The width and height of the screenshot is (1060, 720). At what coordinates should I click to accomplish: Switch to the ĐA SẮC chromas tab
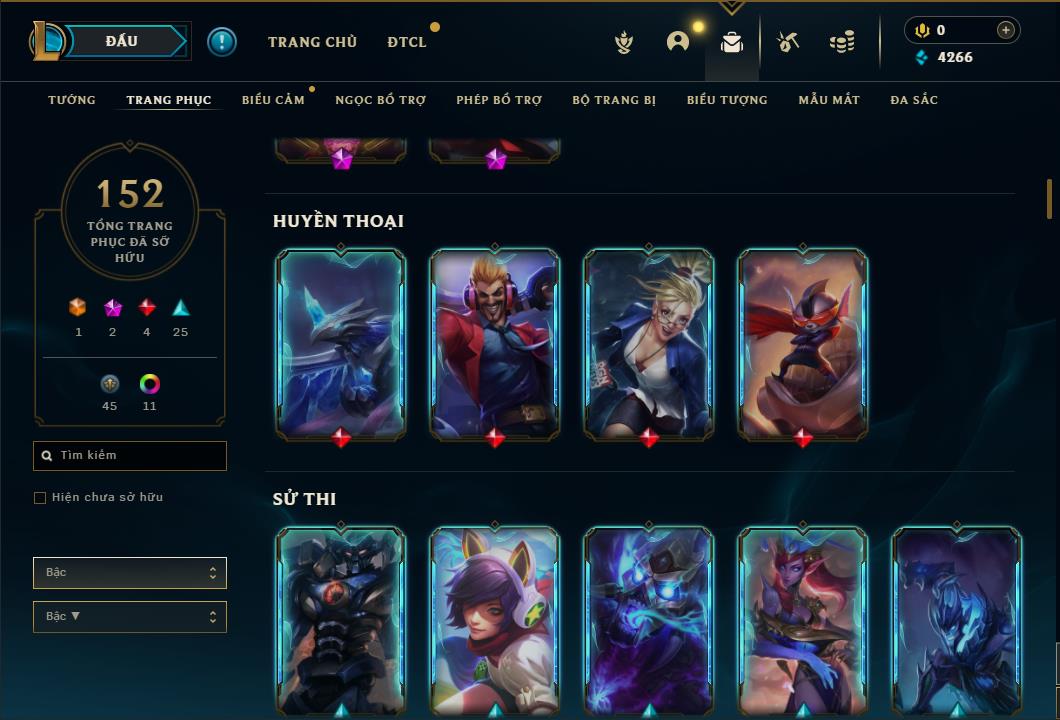pos(914,100)
